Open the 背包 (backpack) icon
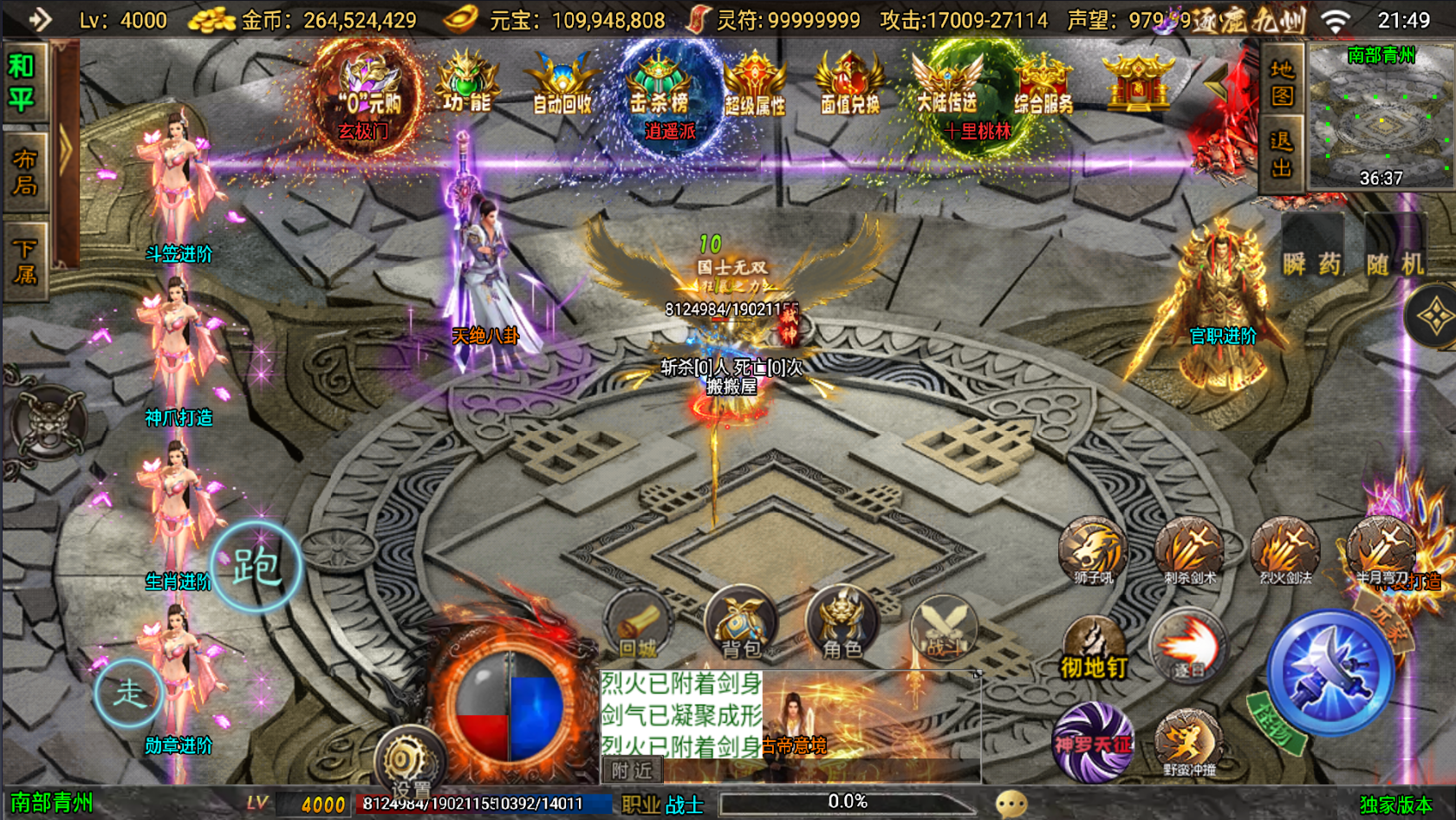 741,622
